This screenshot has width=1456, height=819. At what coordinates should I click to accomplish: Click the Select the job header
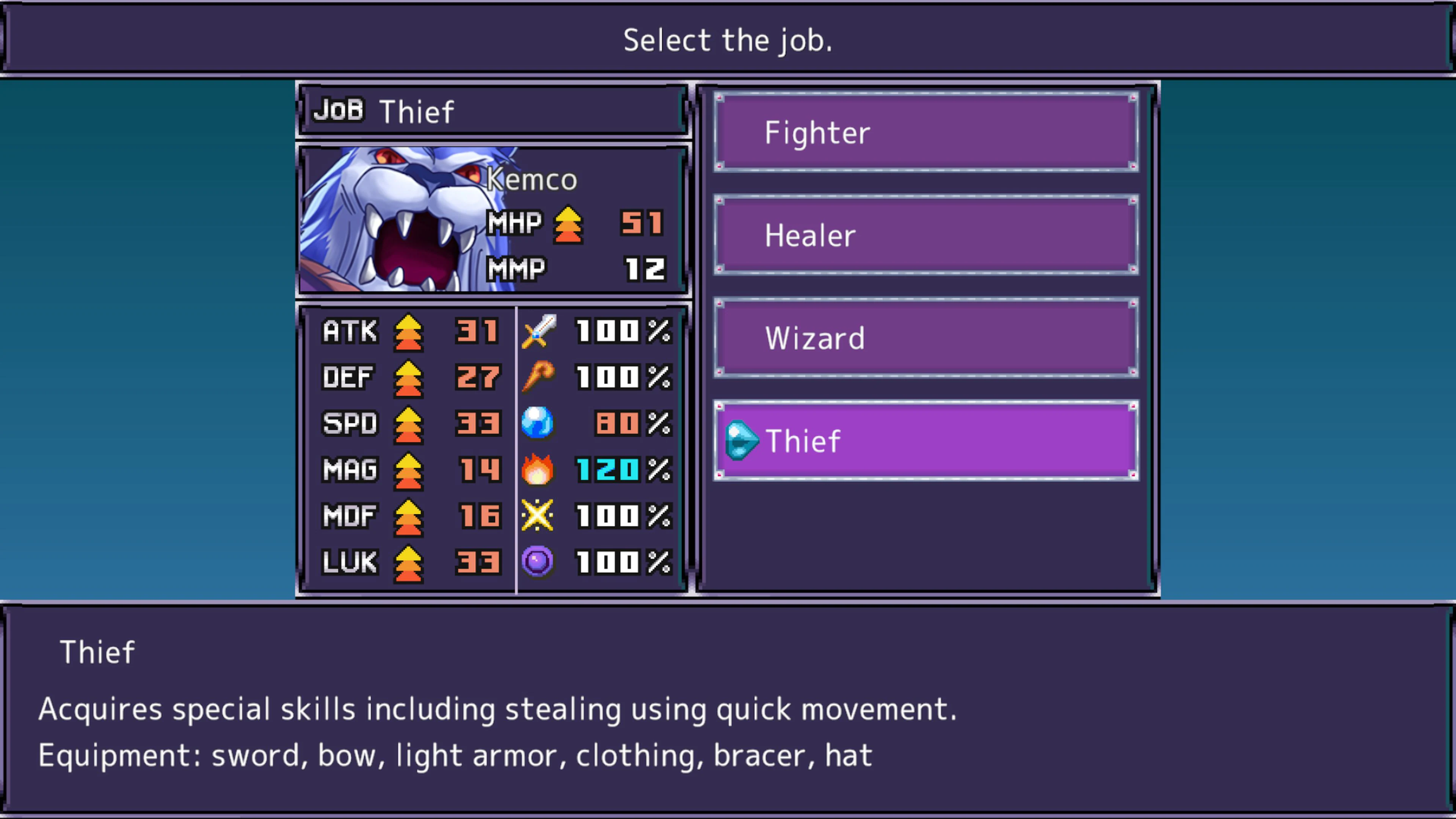tap(728, 39)
